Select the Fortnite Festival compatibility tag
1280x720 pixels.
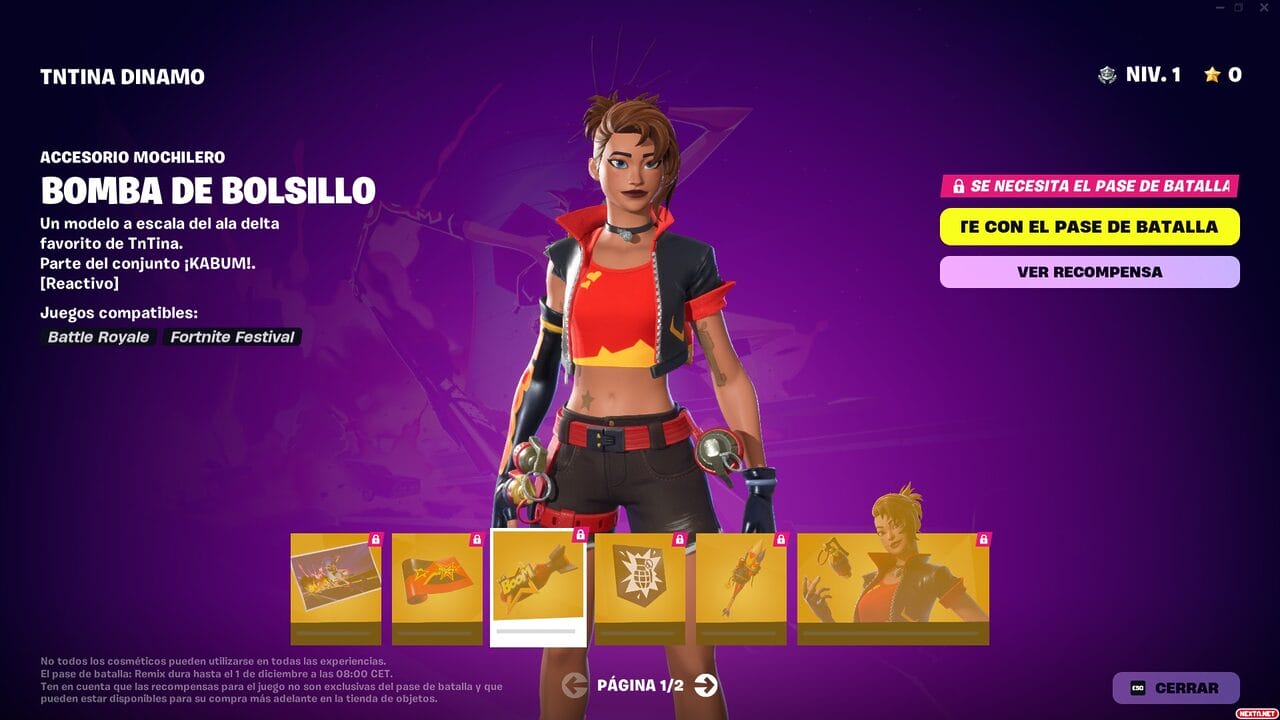(229, 337)
